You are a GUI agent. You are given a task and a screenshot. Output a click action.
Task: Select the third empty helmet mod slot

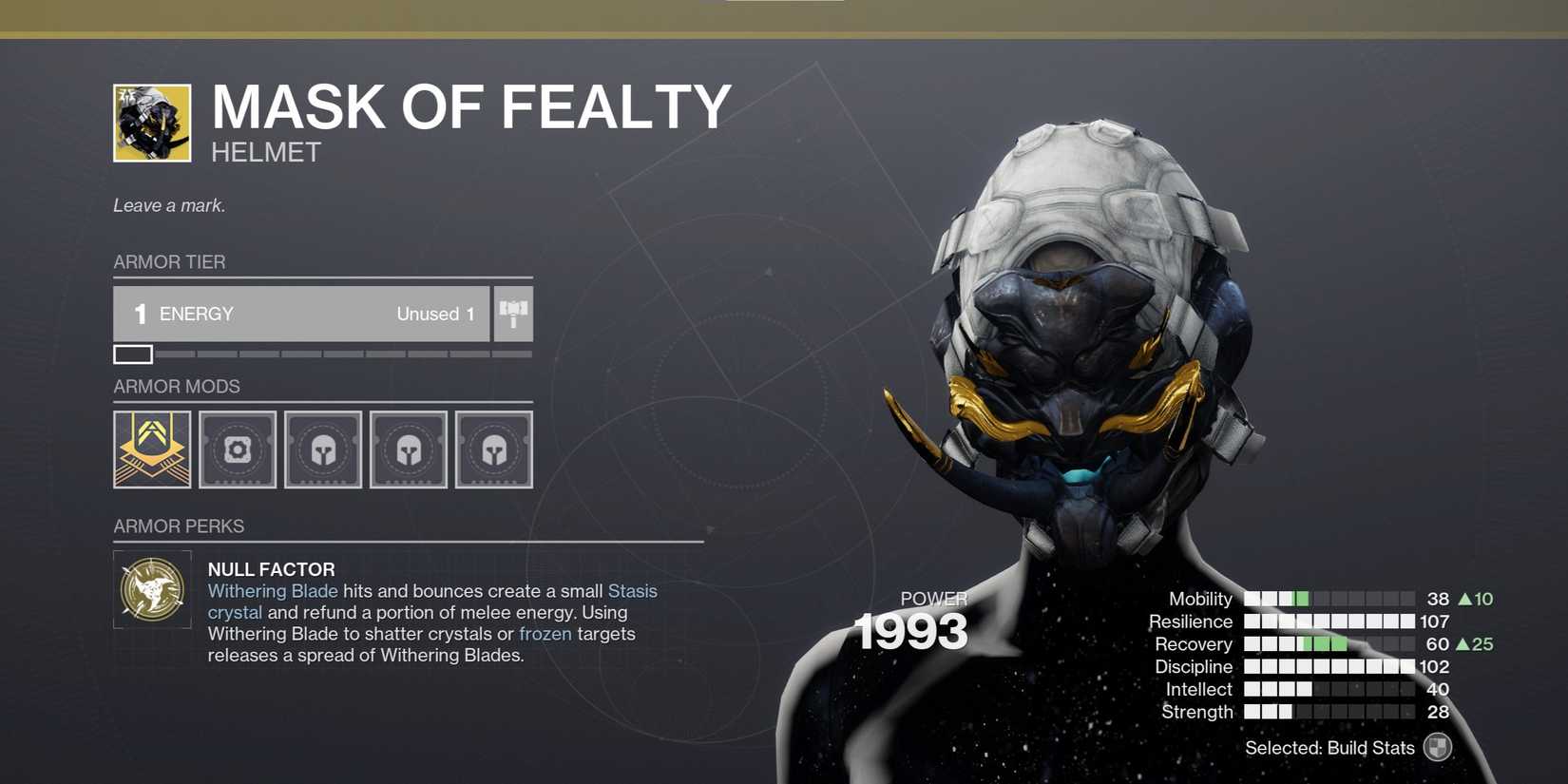click(493, 449)
